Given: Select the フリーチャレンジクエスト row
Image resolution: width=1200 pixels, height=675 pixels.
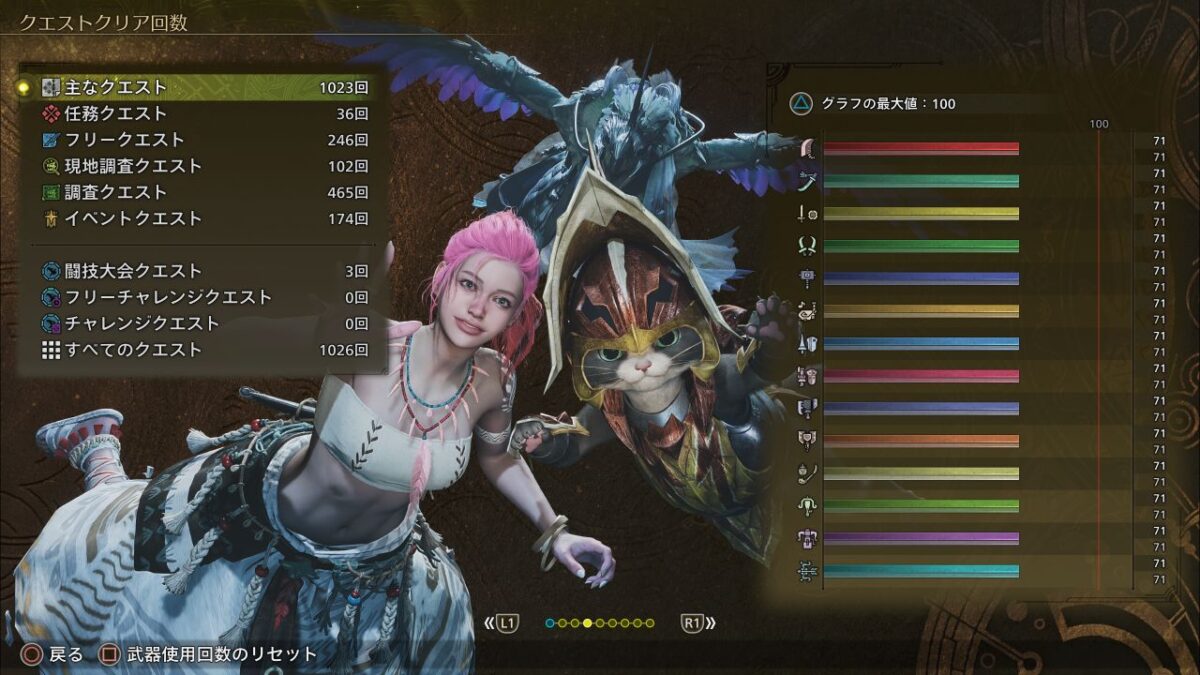Looking at the screenshot, I should [x=200, y=297].
